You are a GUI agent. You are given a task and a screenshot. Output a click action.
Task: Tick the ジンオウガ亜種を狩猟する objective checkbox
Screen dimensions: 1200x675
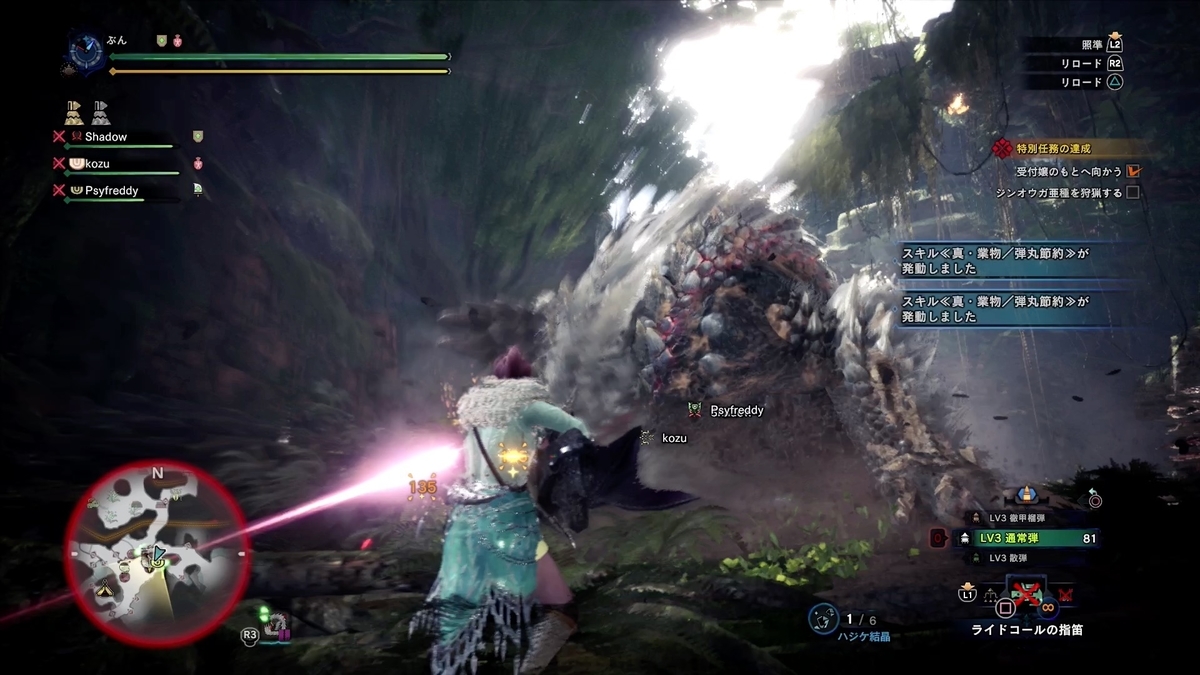(1133, 192)
